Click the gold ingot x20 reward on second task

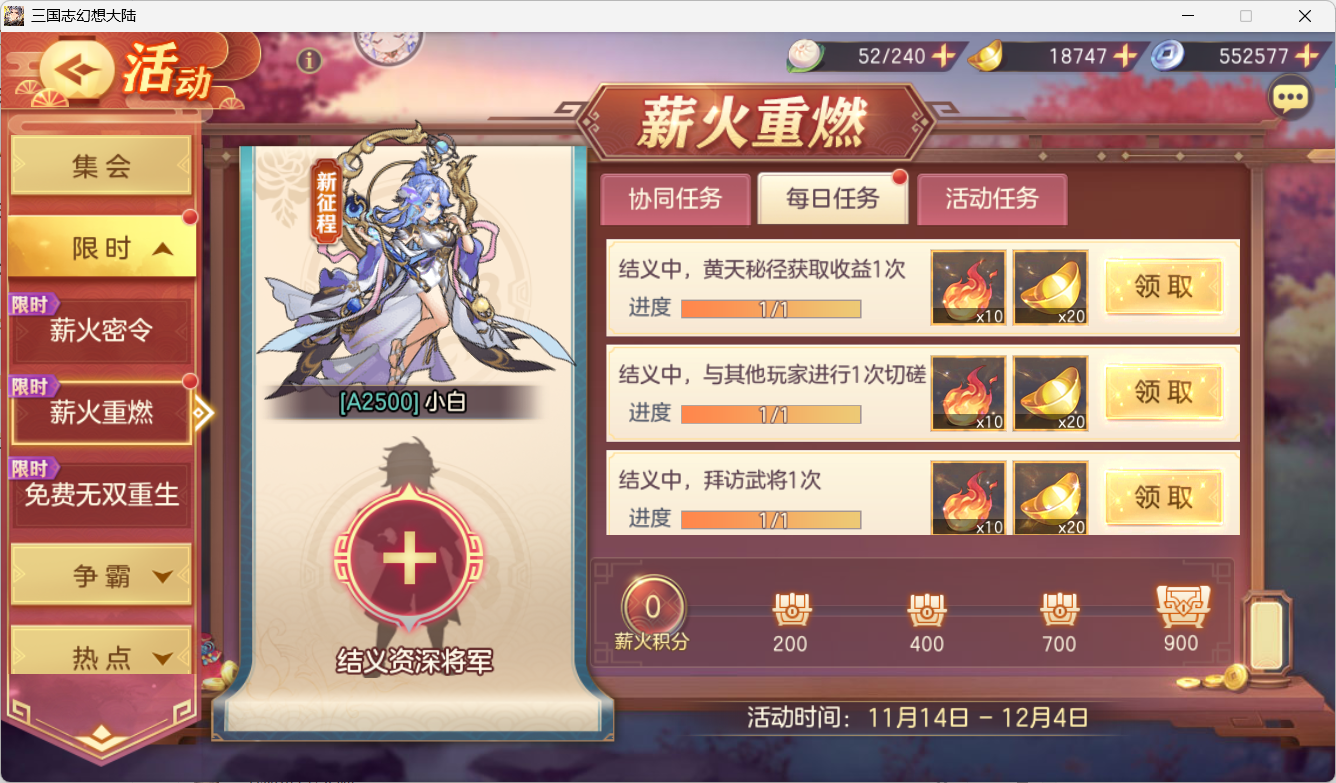(1050, 392)
